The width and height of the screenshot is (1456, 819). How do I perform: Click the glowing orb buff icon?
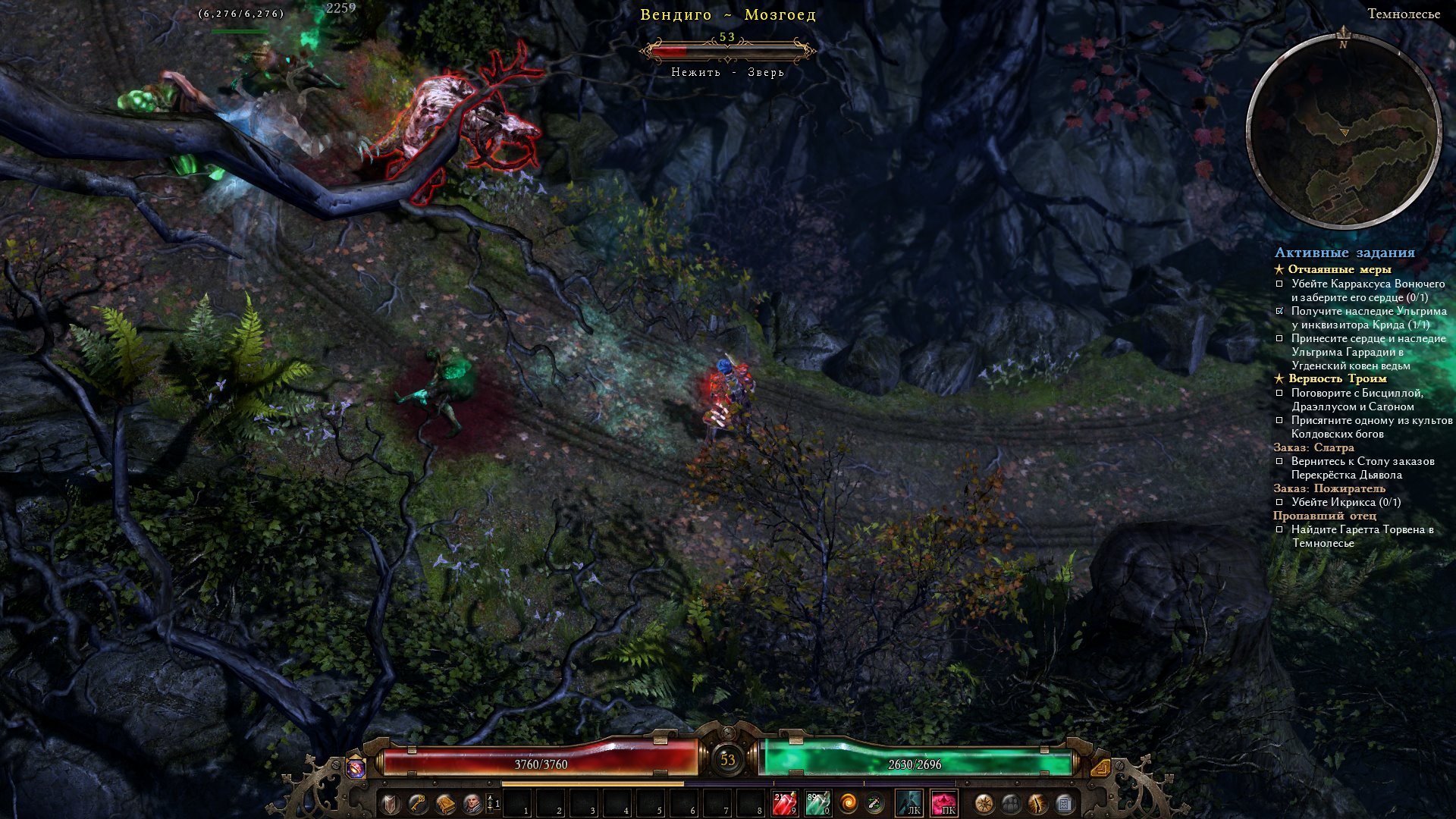(x=356, y=767)
